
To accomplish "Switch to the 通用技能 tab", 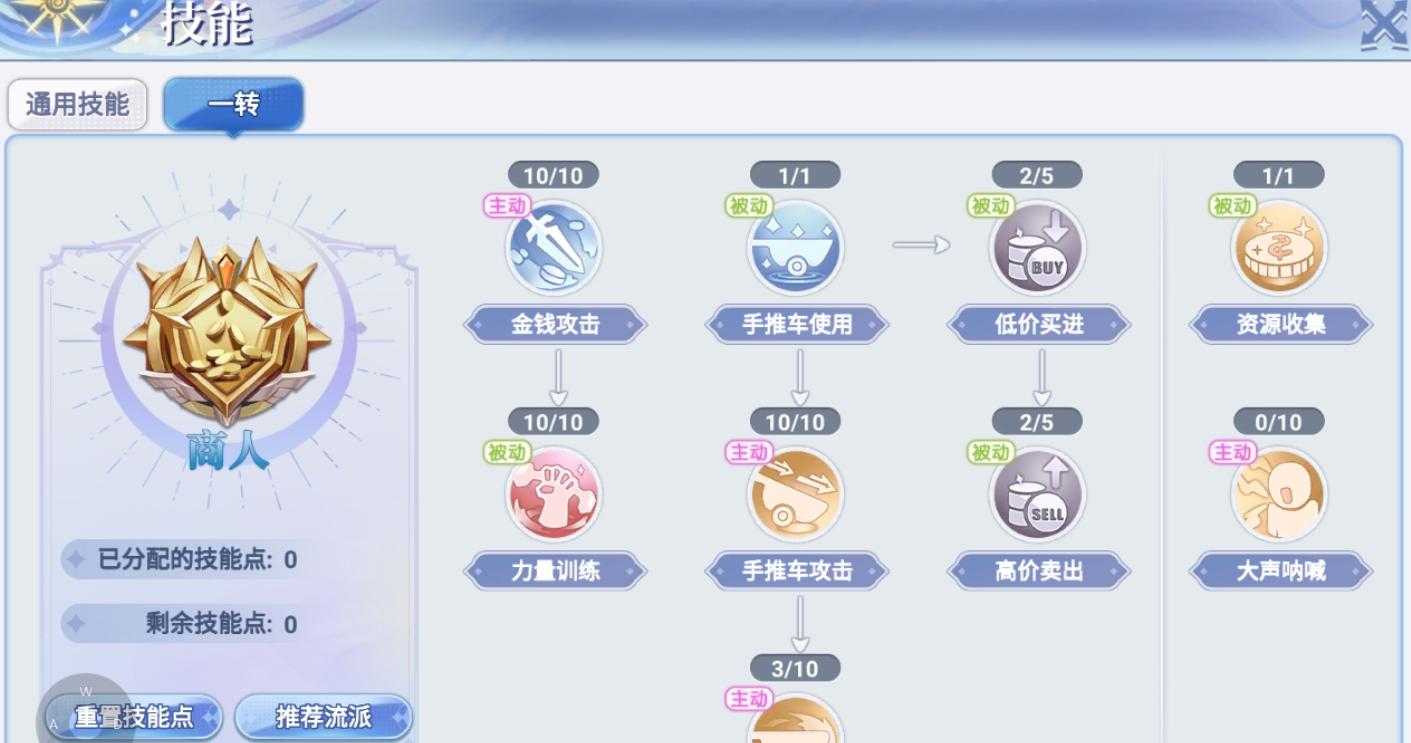I will [x=77, y=104].
